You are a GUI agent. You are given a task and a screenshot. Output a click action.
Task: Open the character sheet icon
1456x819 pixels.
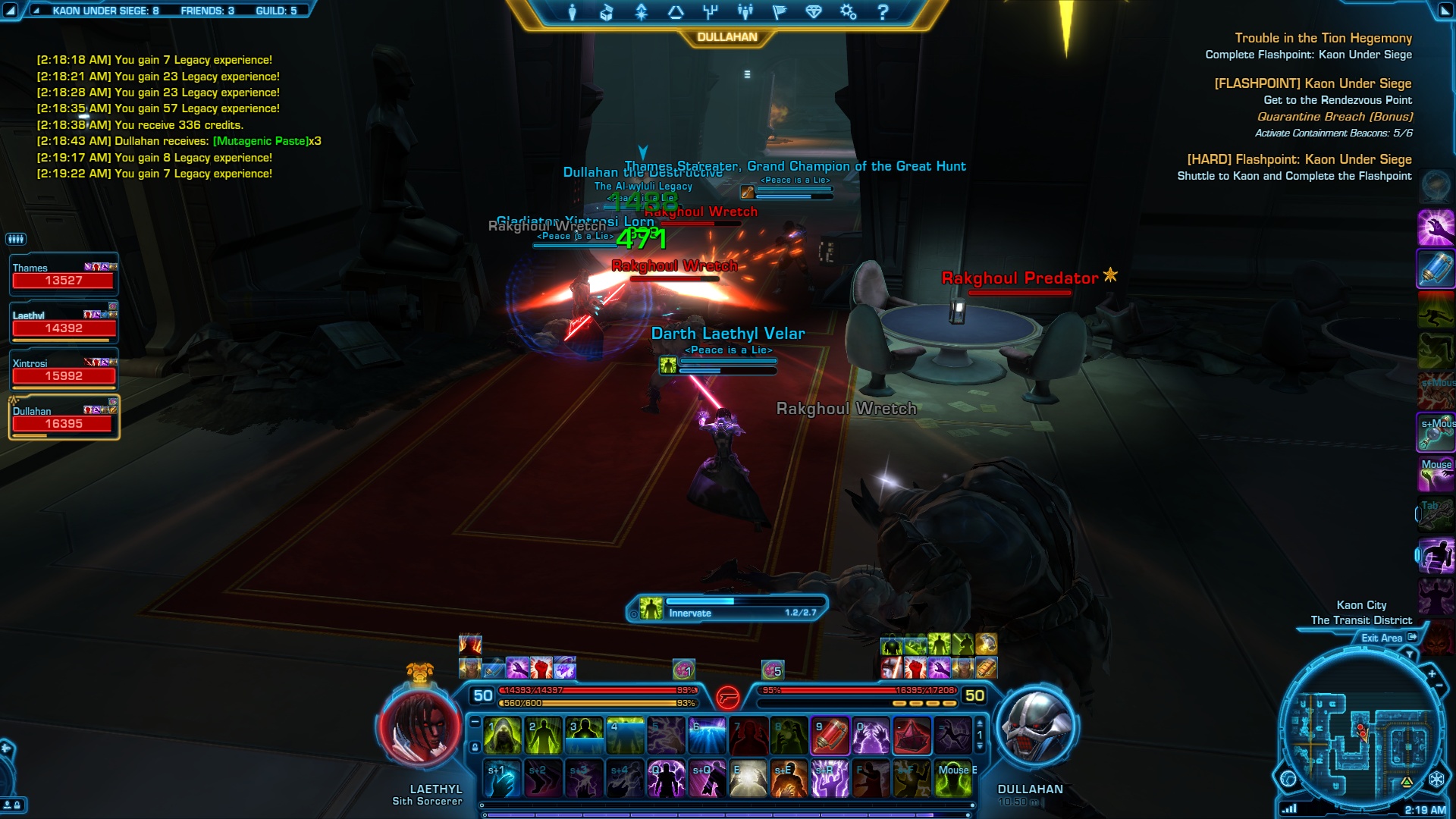pyautogui.click(x=573, y=12)
